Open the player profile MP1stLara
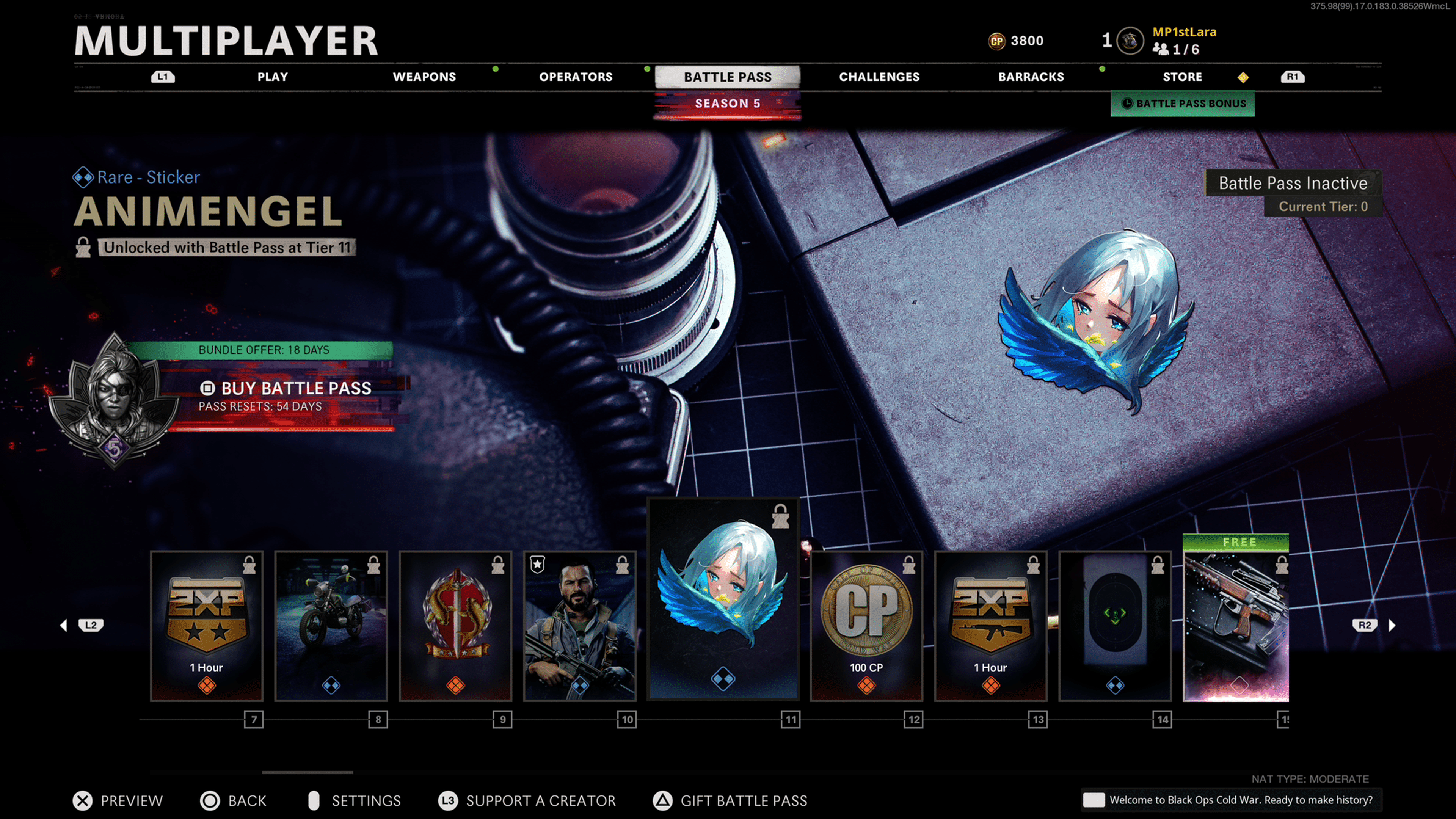This screenshot has height=819, width=1456. coord(1183,32)
